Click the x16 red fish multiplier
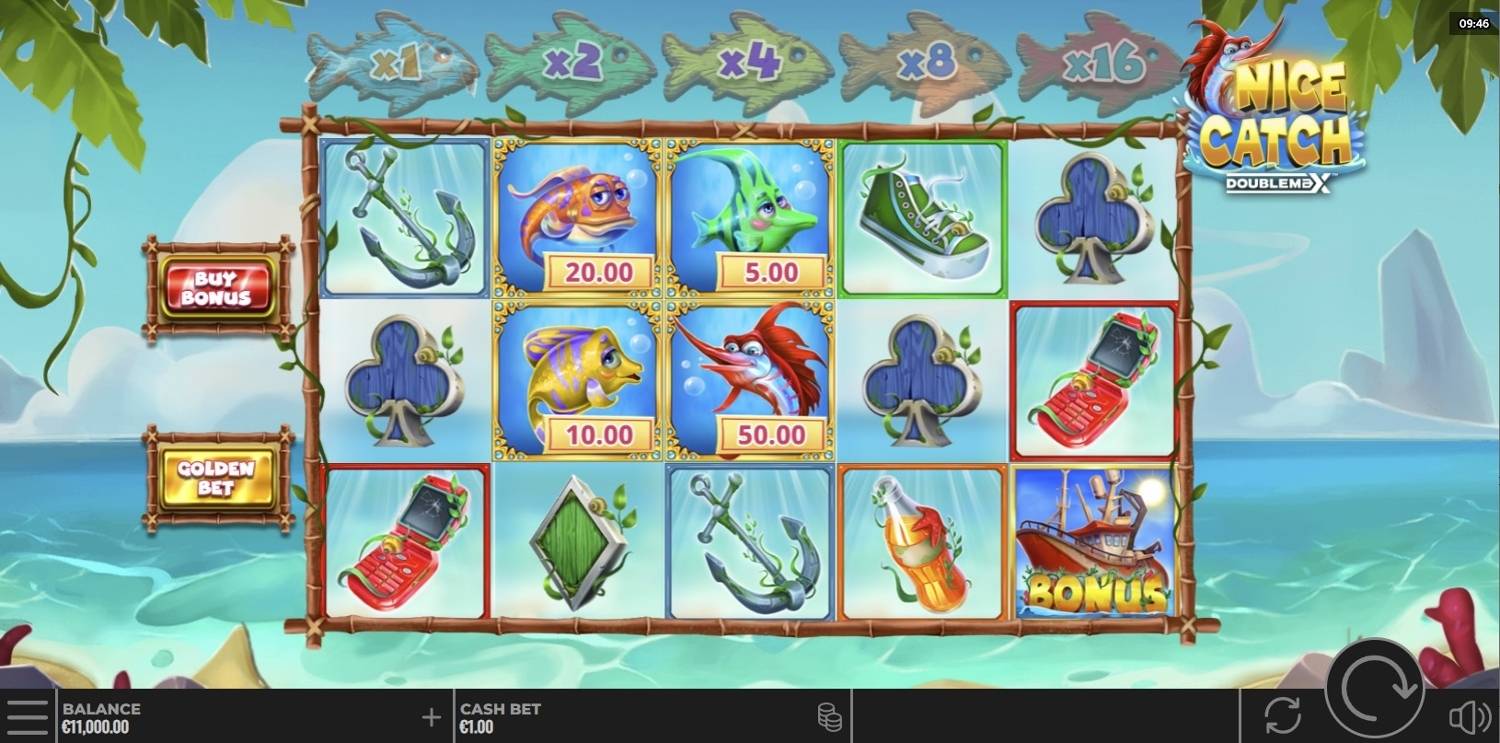The width and height of the screenshot is (1500, 743). pos(1100,62)
